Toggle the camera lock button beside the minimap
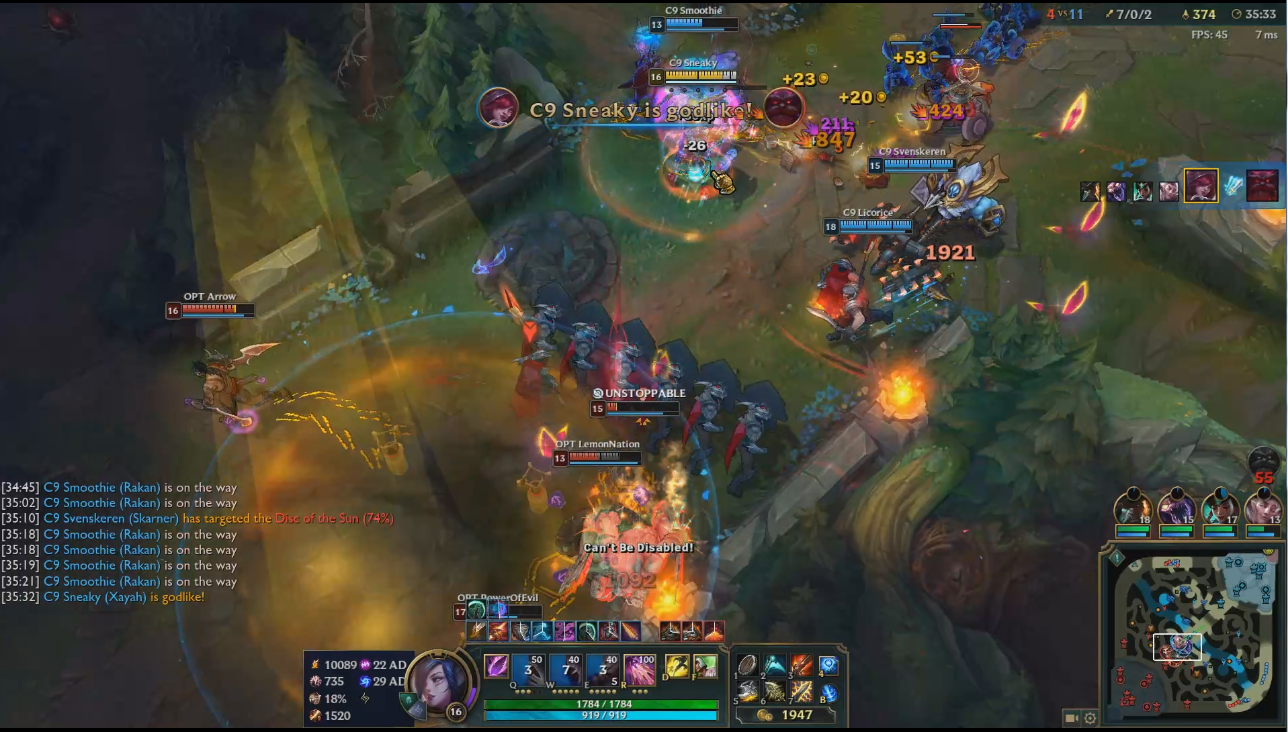Image resolution: width=1288 pixels, height=732 pixels. click(x=1072, y=717)
